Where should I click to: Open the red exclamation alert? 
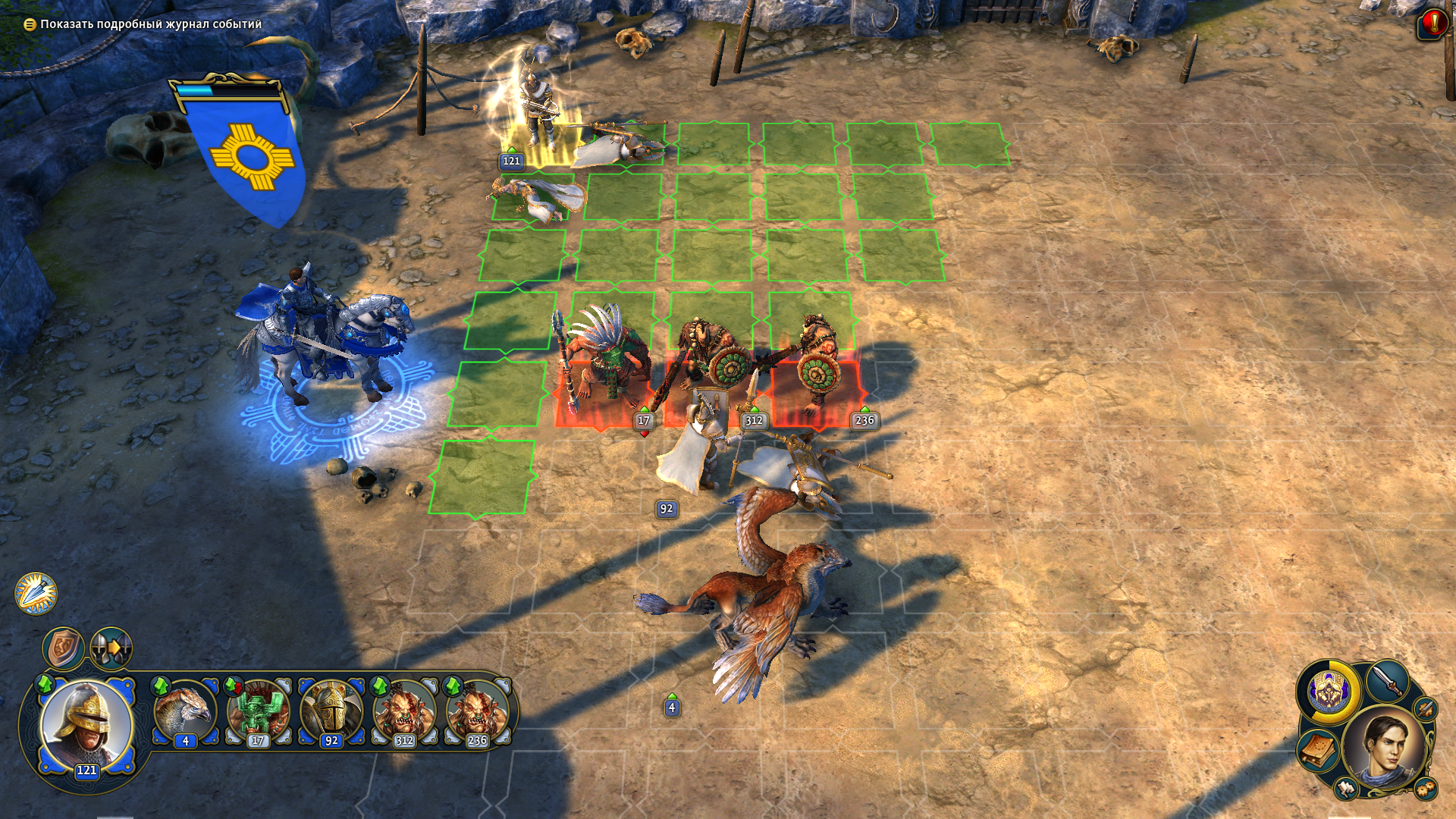point(1430,23)
